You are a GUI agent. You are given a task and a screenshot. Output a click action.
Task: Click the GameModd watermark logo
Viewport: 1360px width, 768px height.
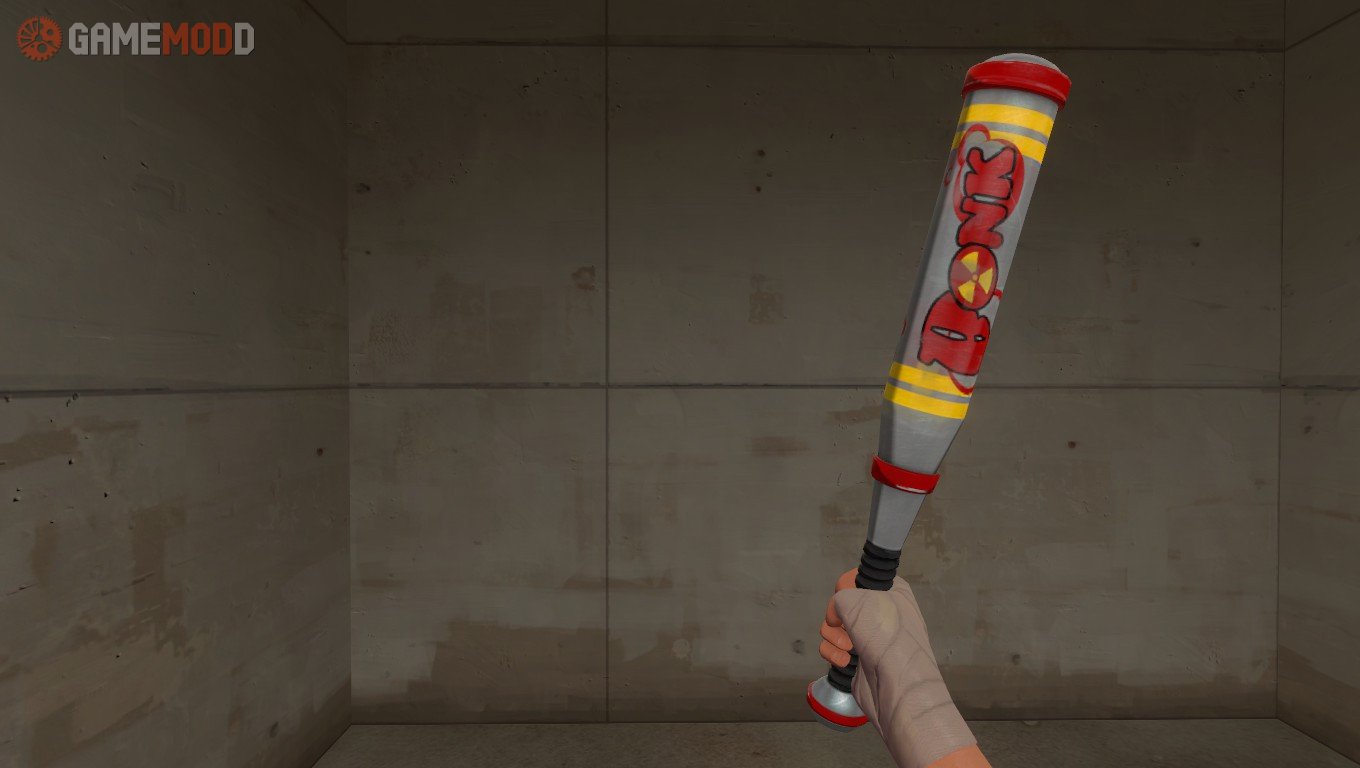(x=135, y=39)
